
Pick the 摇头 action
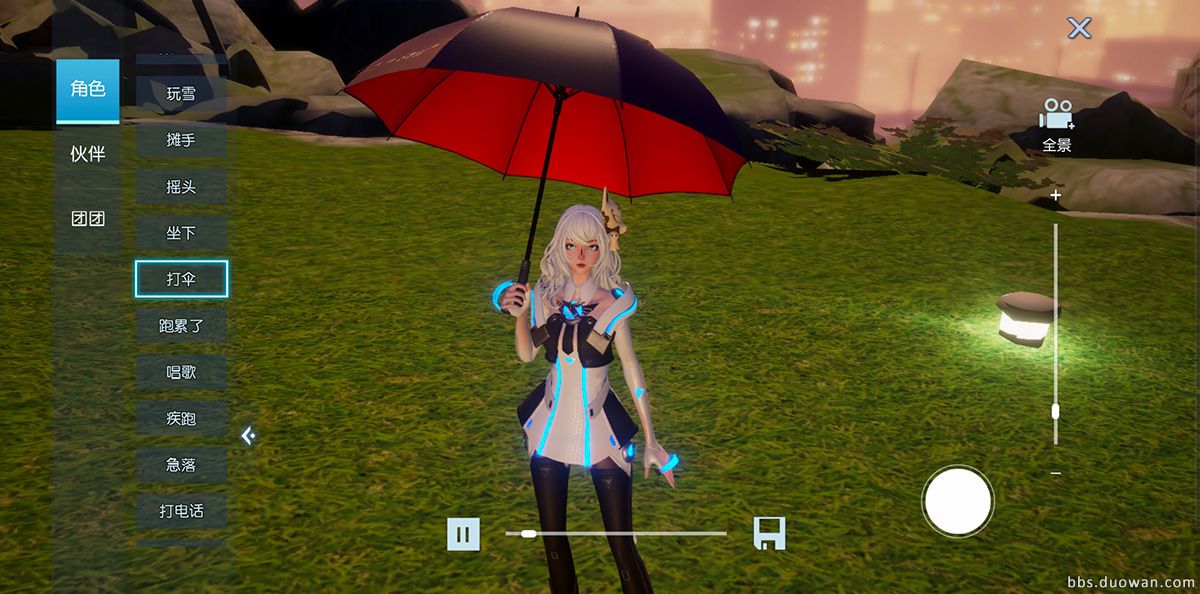181,187
